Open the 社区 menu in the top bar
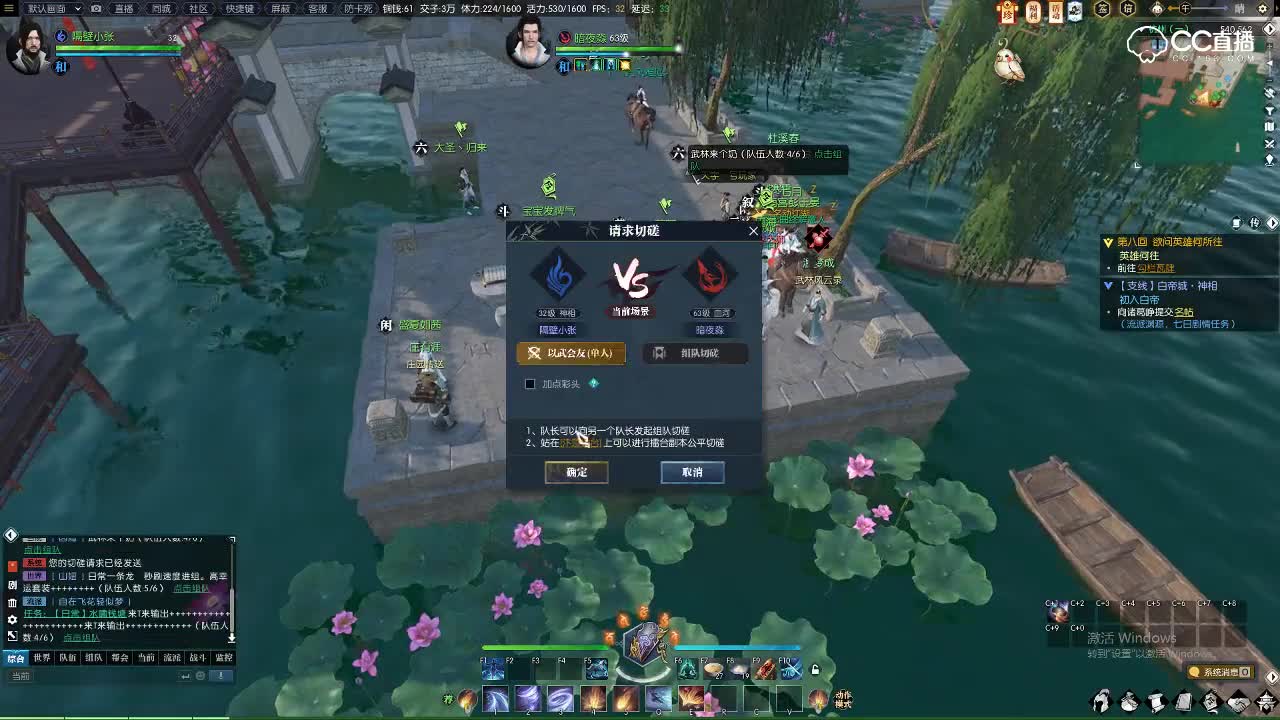 197,8
